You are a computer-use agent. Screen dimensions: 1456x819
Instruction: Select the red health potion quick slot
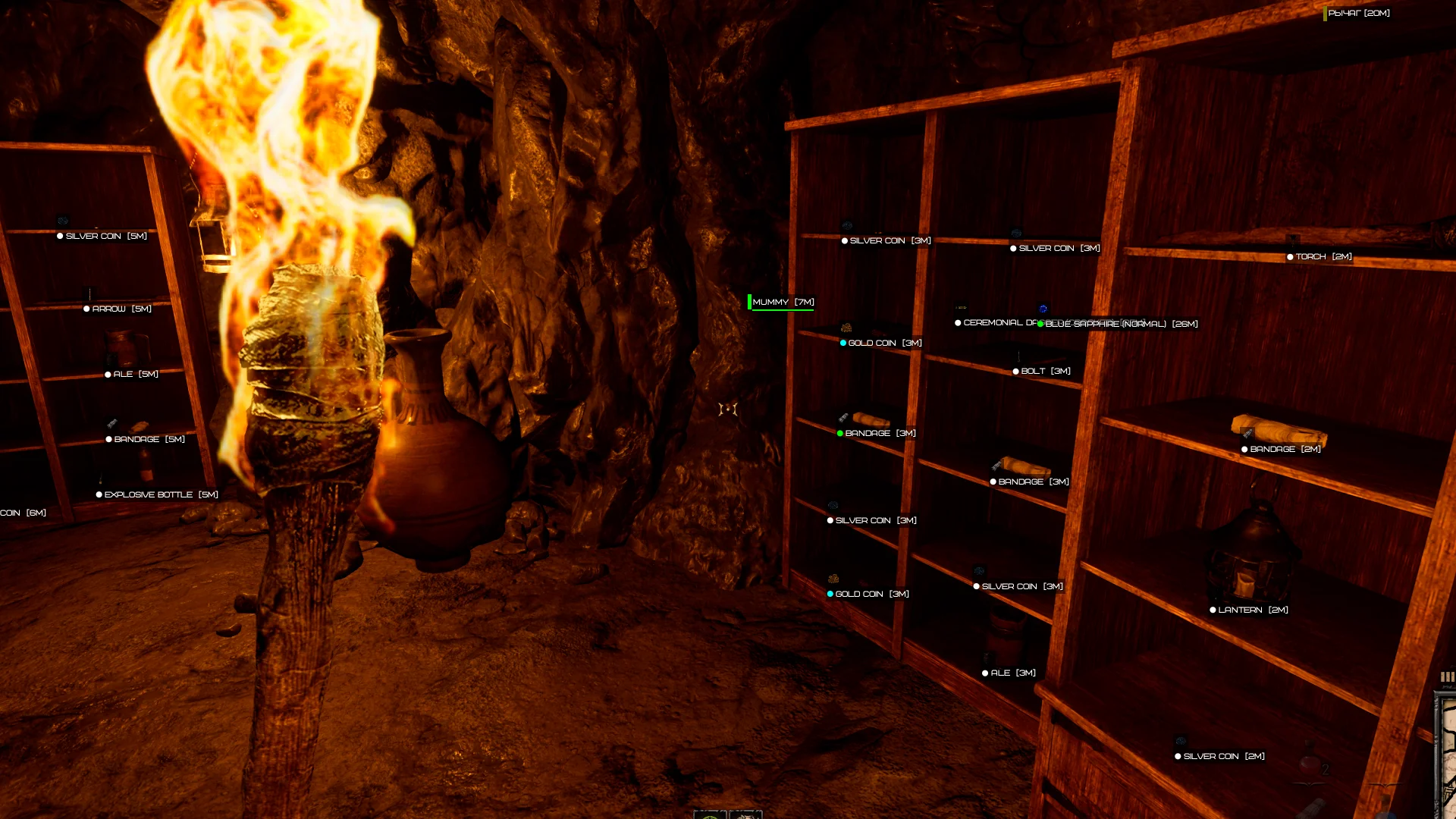(1310, 764)
